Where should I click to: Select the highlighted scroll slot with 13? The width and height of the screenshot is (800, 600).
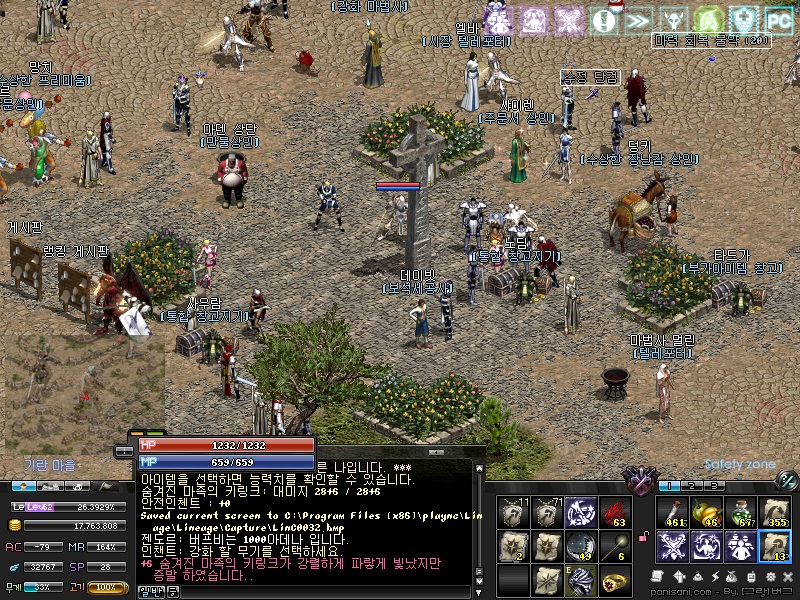774,546
